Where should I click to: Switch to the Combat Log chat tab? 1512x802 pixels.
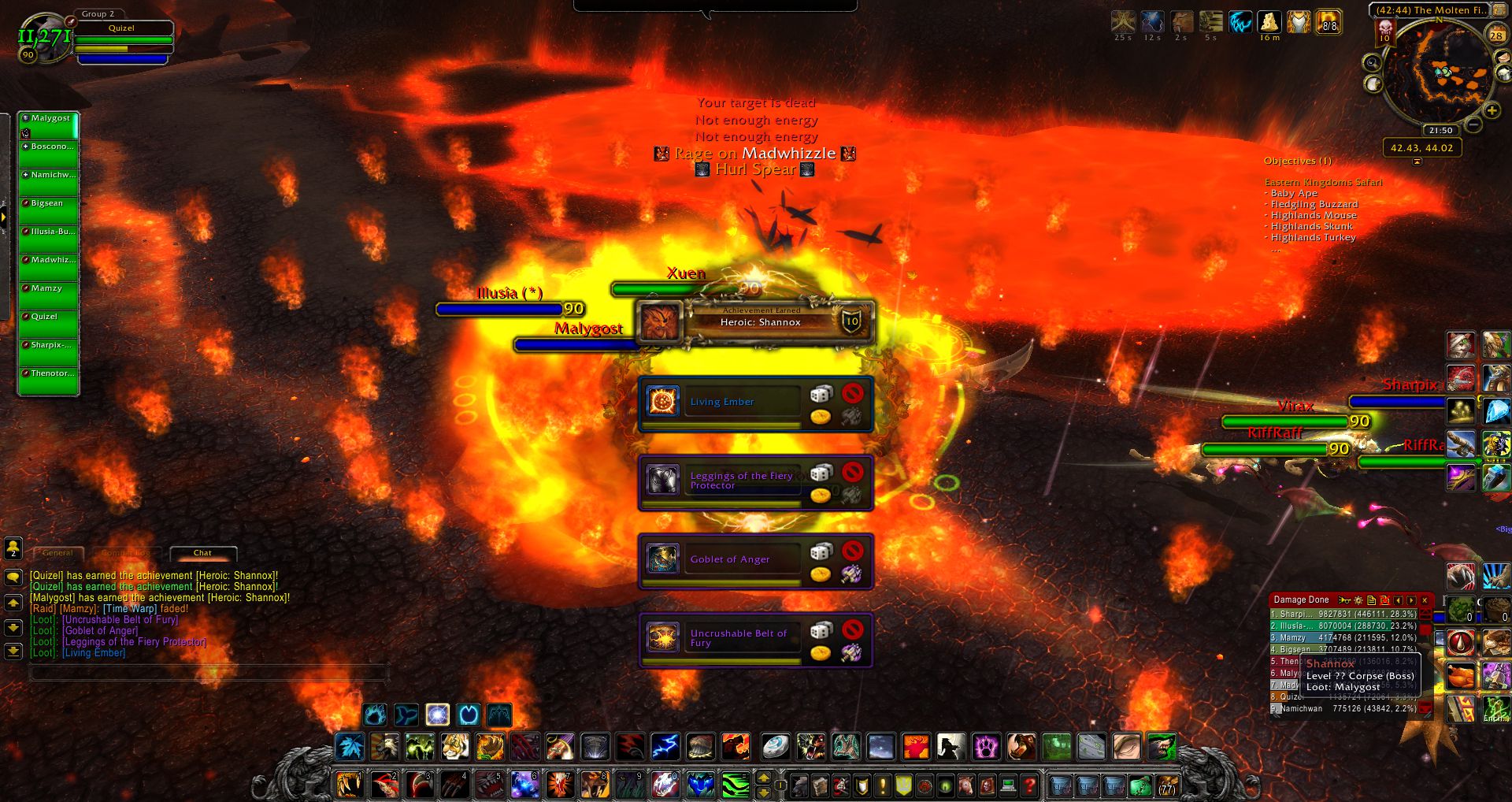124,553
